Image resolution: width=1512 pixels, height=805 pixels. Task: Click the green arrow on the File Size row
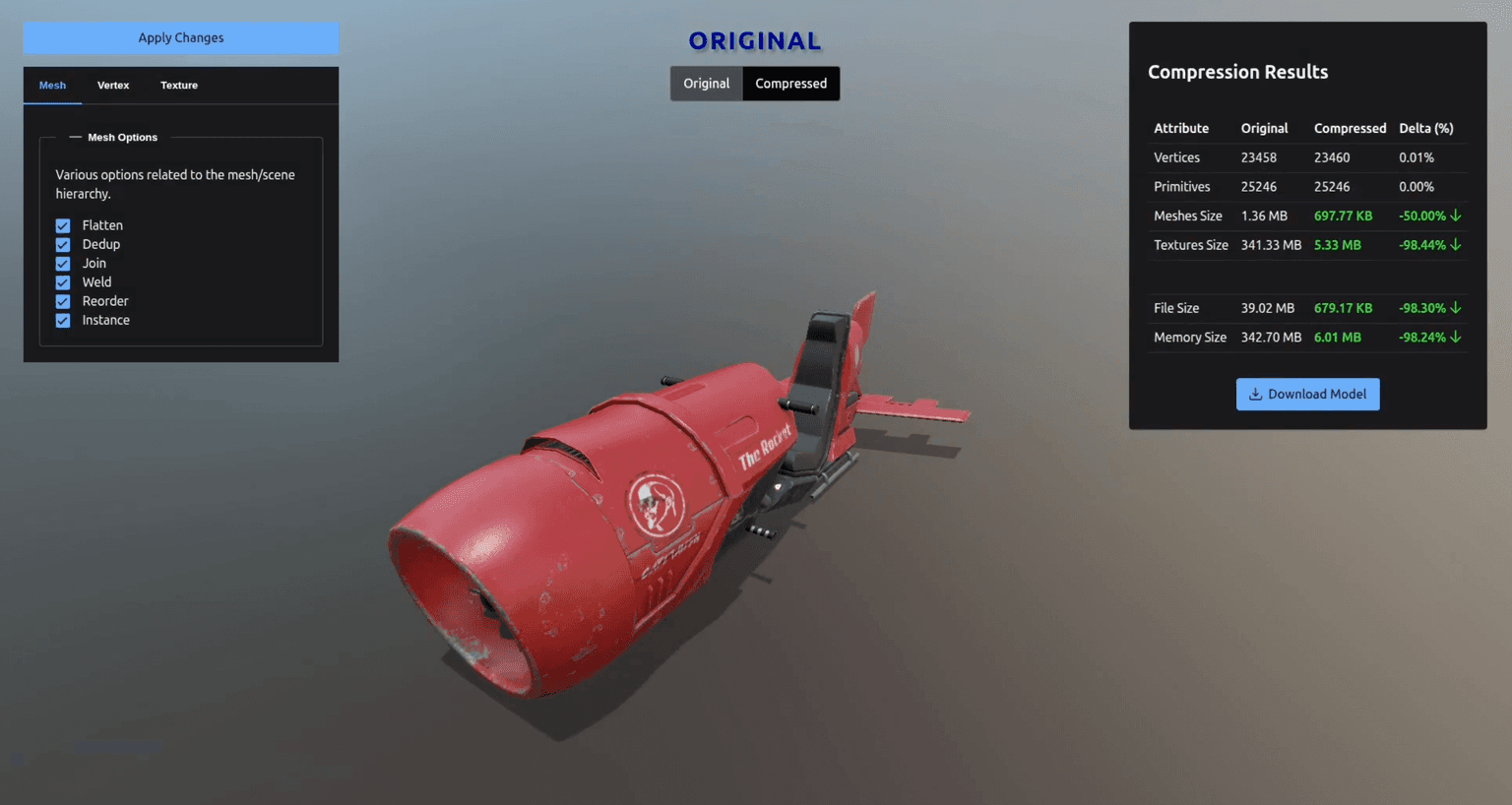1458,308
